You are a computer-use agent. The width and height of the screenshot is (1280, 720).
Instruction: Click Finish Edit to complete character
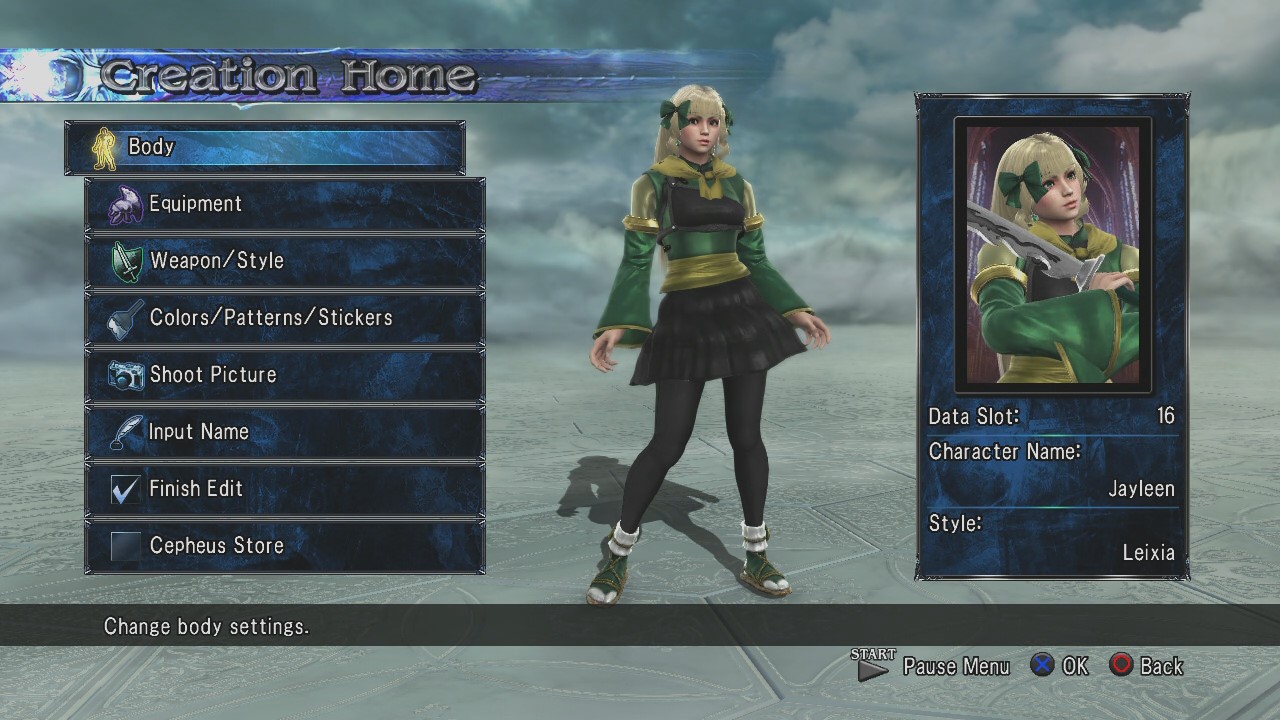tap(285, 490)
